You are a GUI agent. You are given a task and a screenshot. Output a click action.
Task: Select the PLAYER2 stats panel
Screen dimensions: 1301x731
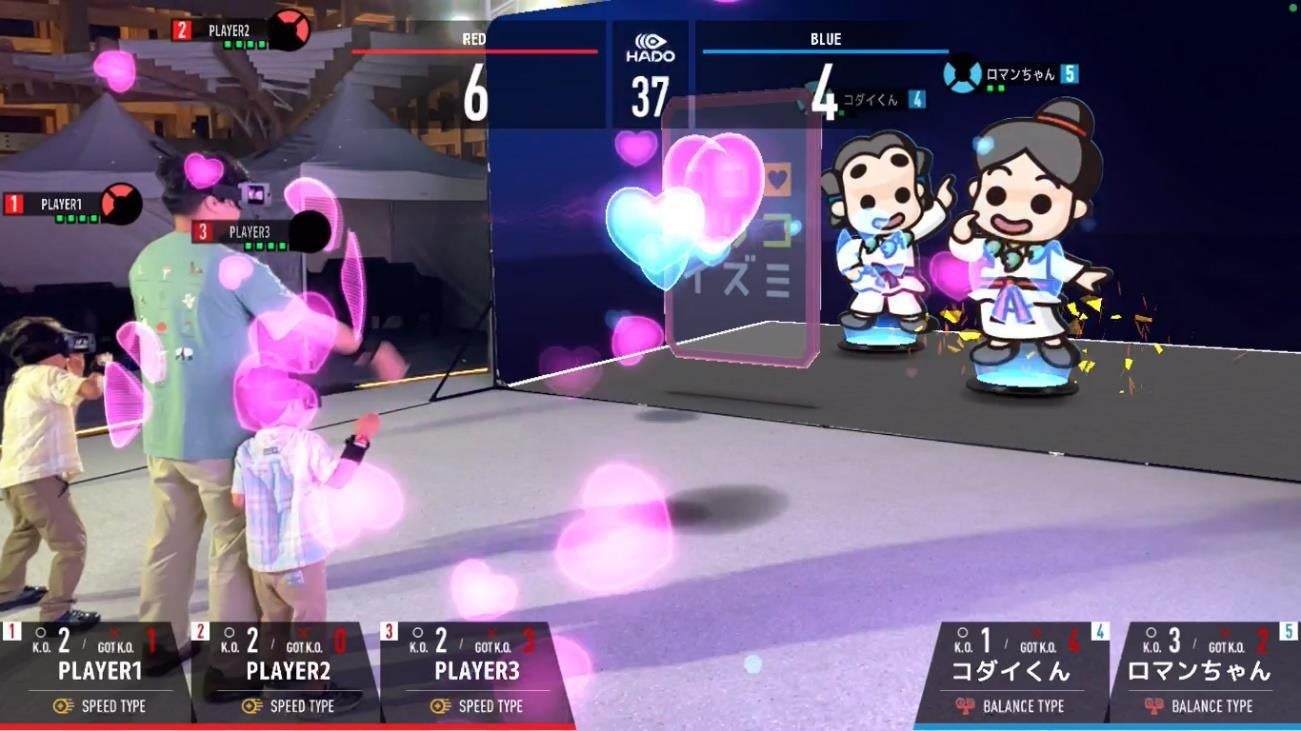pyautogui.click(x=285, y=671)
